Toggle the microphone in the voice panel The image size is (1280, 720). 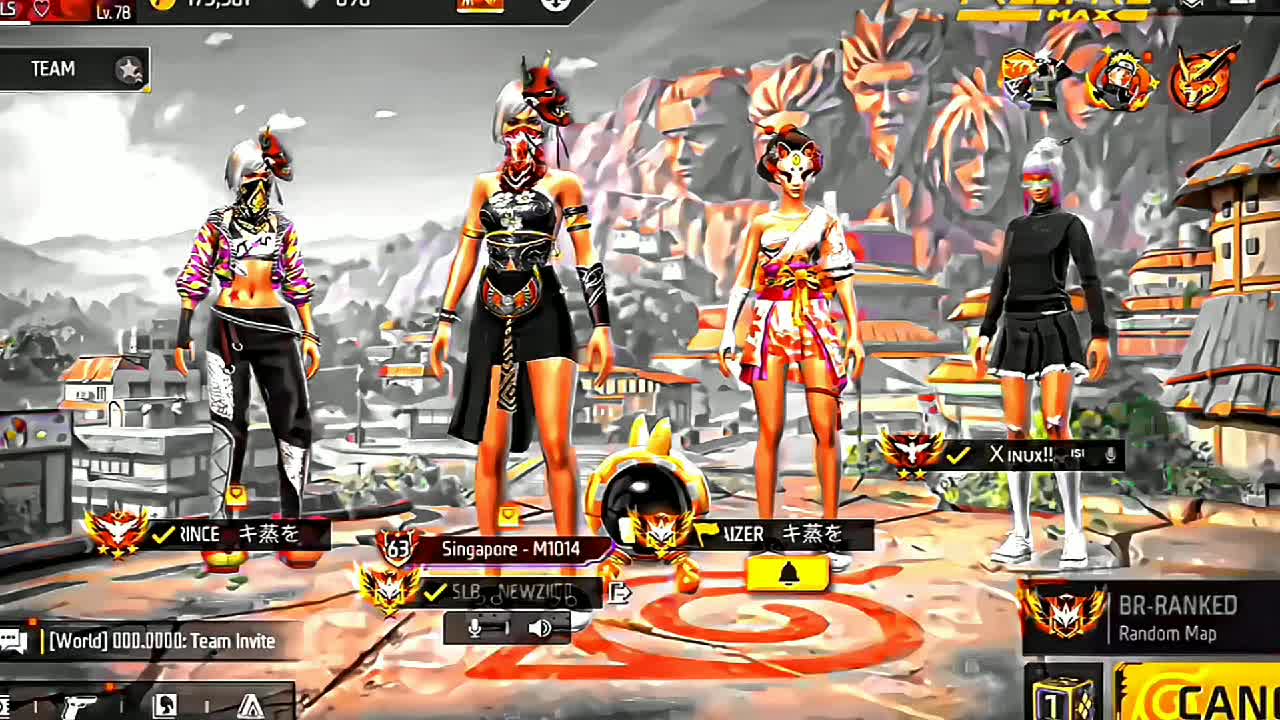[x=476, y=627]
